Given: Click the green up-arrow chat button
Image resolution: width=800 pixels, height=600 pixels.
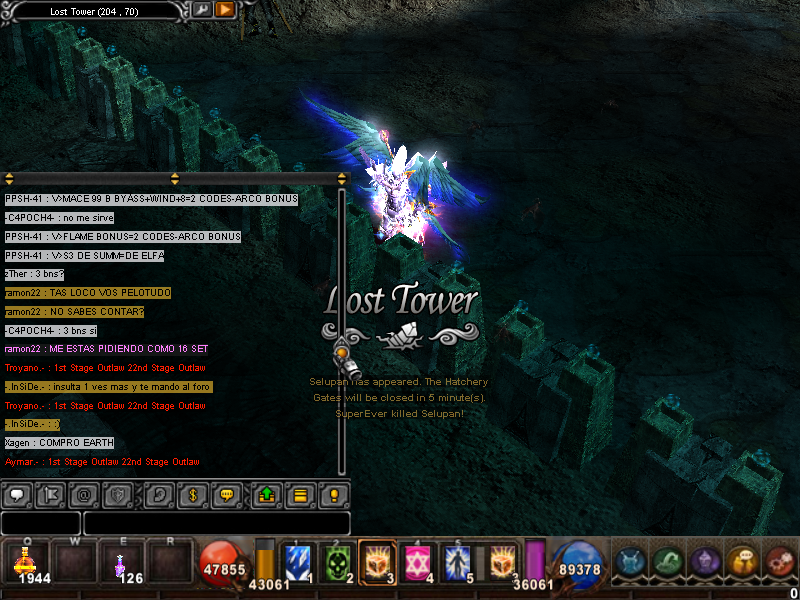Looking at the screenshot, I should (267, 494).
